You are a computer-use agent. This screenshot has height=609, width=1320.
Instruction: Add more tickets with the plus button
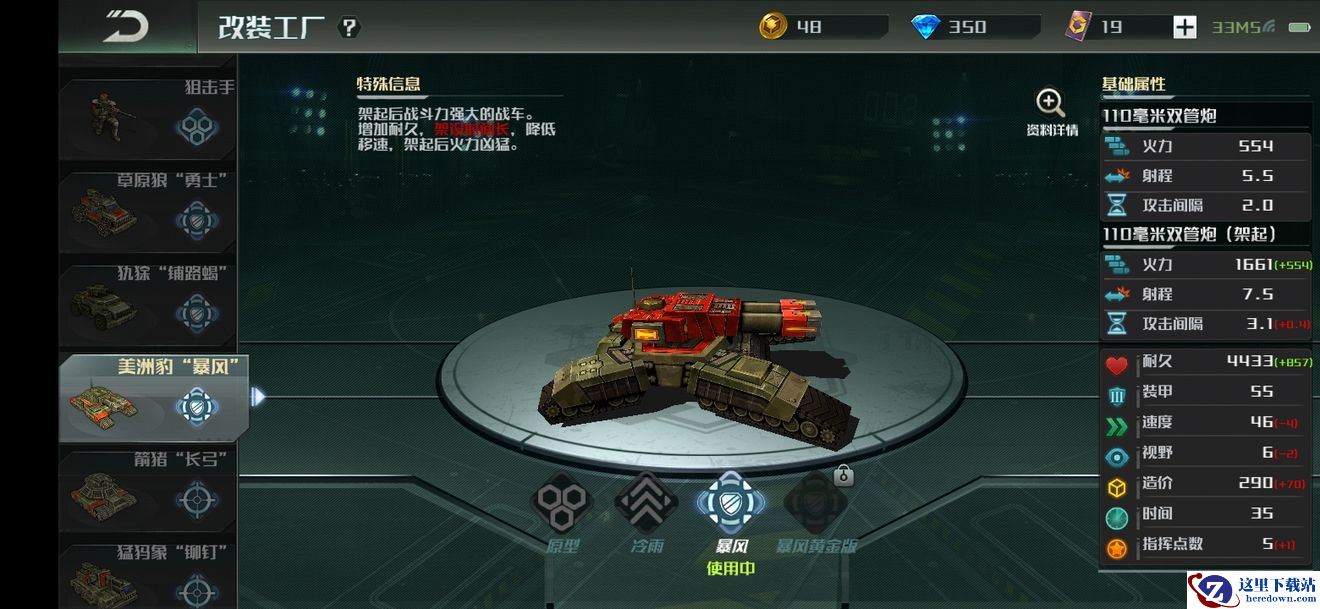coord(1184,27)
